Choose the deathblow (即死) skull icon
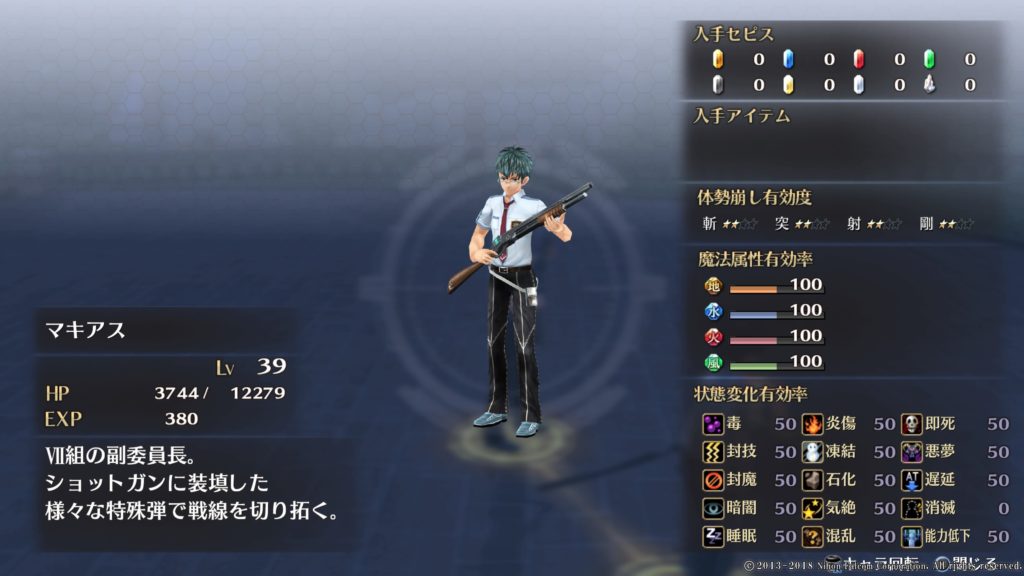Screen dimensions: 1024x576 click(911, 424)
